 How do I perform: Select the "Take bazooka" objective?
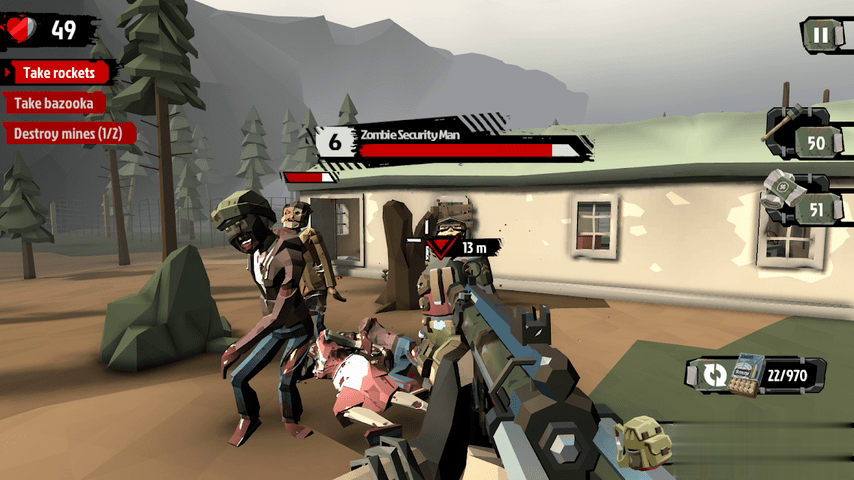click(55, 103)
